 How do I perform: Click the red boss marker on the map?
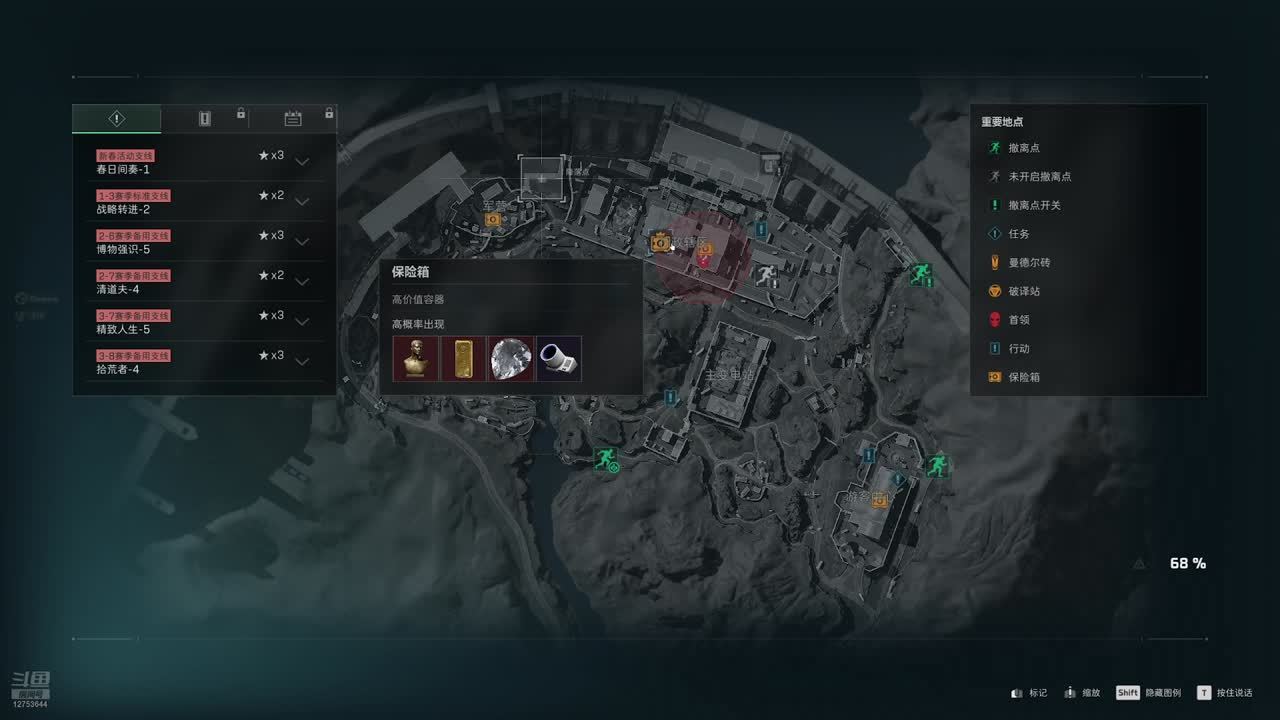coord(705,262)
